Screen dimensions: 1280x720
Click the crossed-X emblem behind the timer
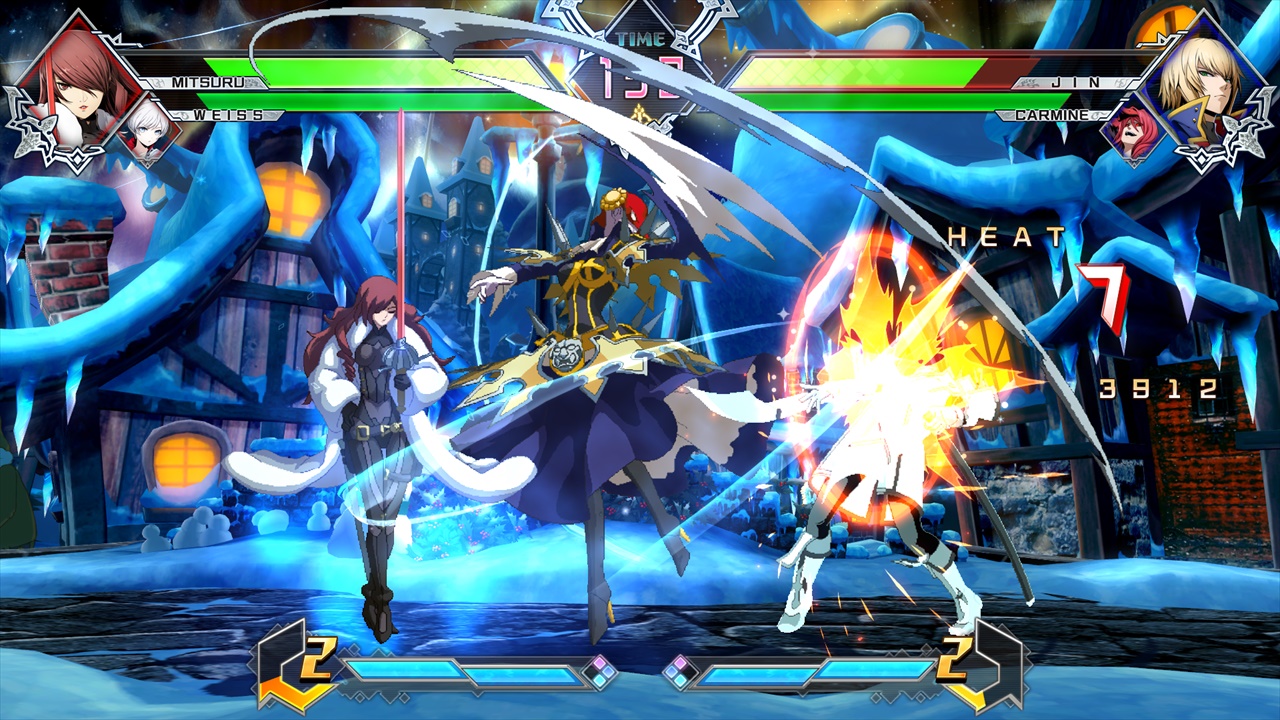[640, 60]
